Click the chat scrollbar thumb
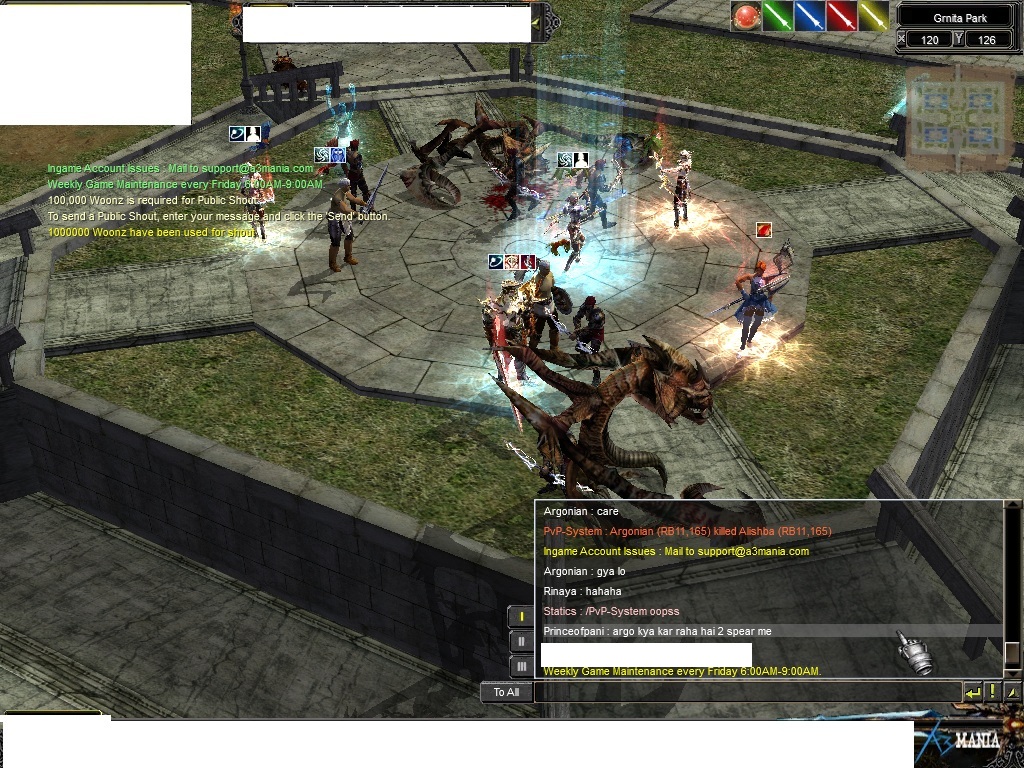The width and height of the screenshot is (1024, 768). pyautogui.click(x=1012, y=653)
